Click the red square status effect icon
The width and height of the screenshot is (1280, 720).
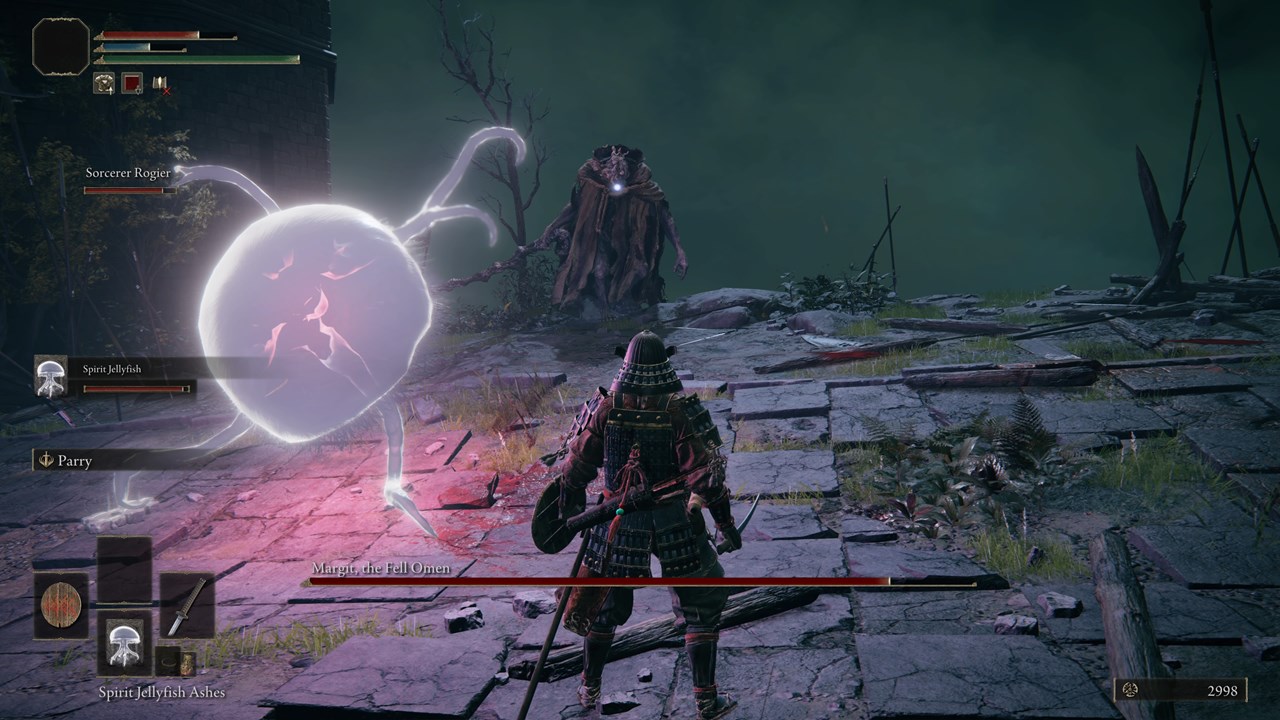(x=132, y=84)
